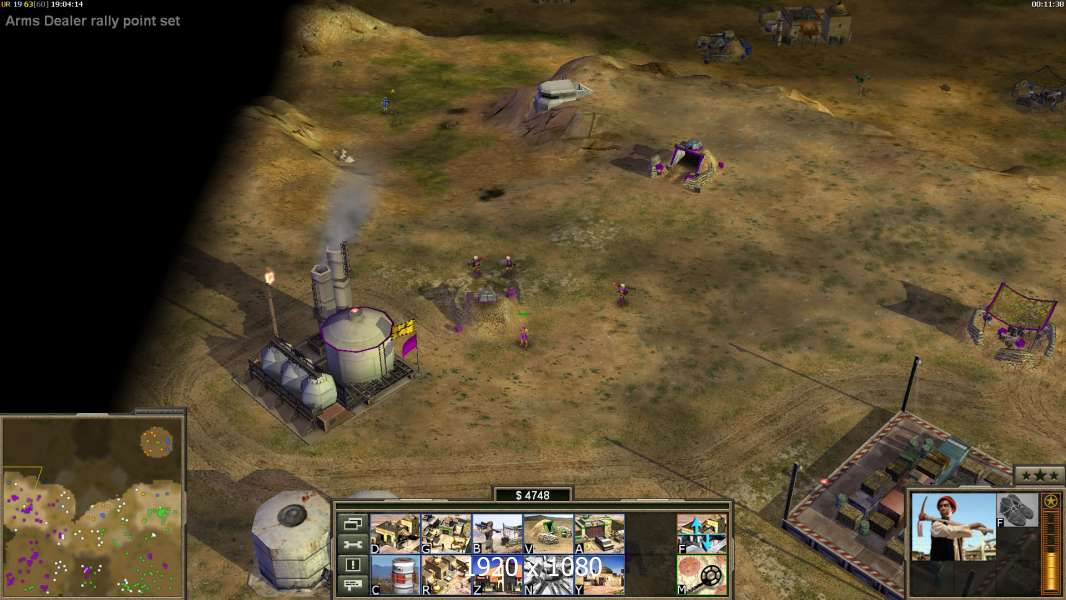Choose the build icon labeled A
Screen dimensions: 1066x600
pyautogui.click(x=599, y=534)
